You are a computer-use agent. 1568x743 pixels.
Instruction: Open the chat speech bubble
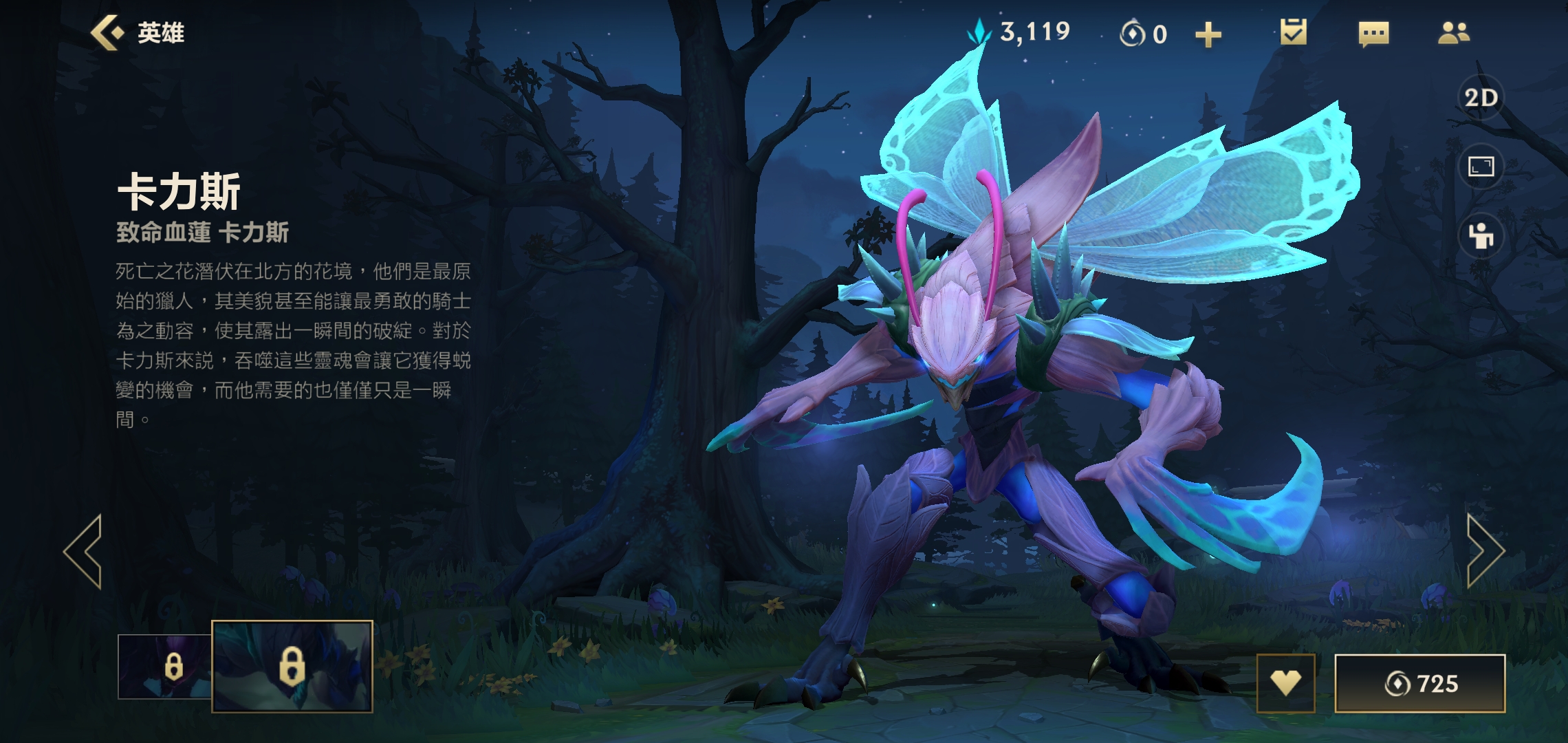coord(1373,33)
